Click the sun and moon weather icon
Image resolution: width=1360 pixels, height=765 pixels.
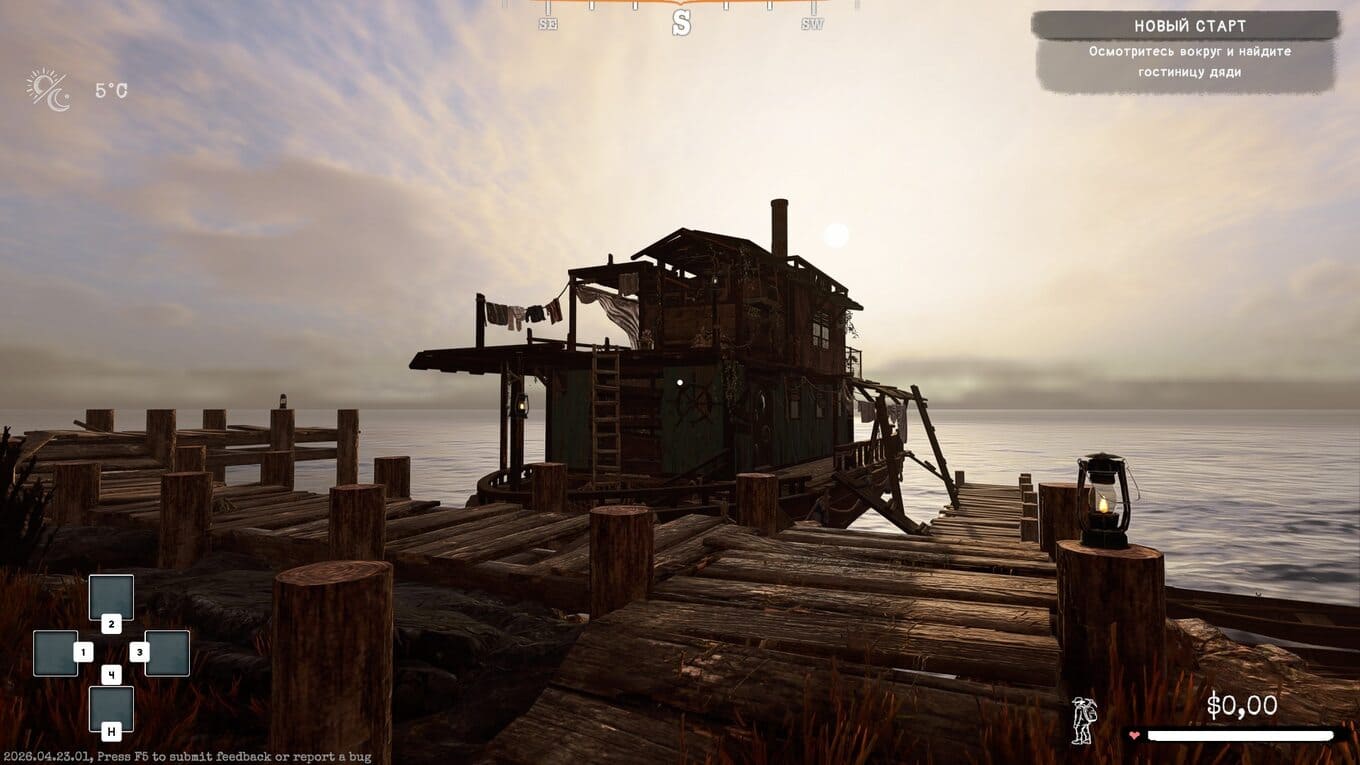tap(48, 90)
